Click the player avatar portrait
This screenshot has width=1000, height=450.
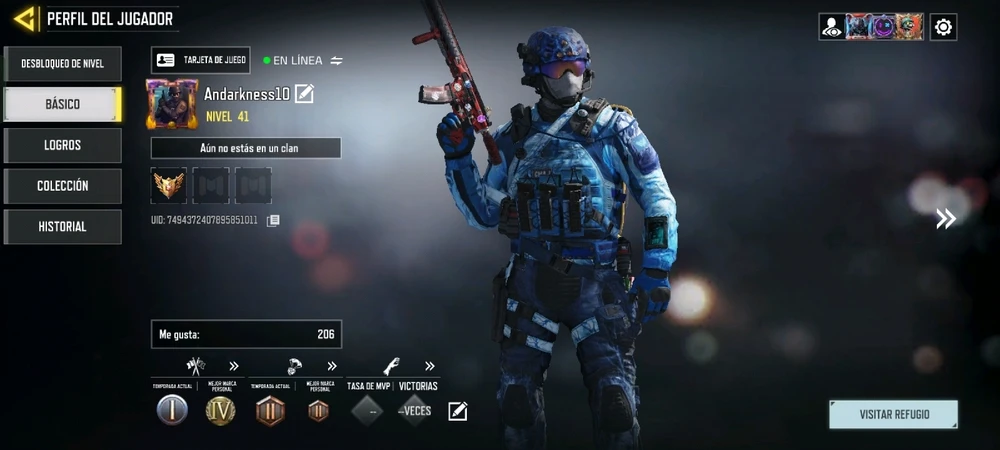172,104
